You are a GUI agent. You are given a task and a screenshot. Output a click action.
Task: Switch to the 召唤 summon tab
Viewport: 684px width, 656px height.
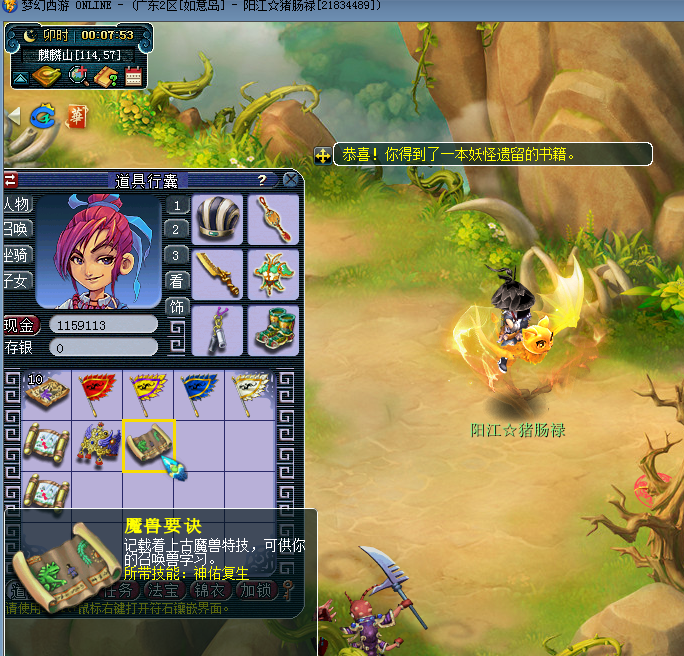click(17, 229)
